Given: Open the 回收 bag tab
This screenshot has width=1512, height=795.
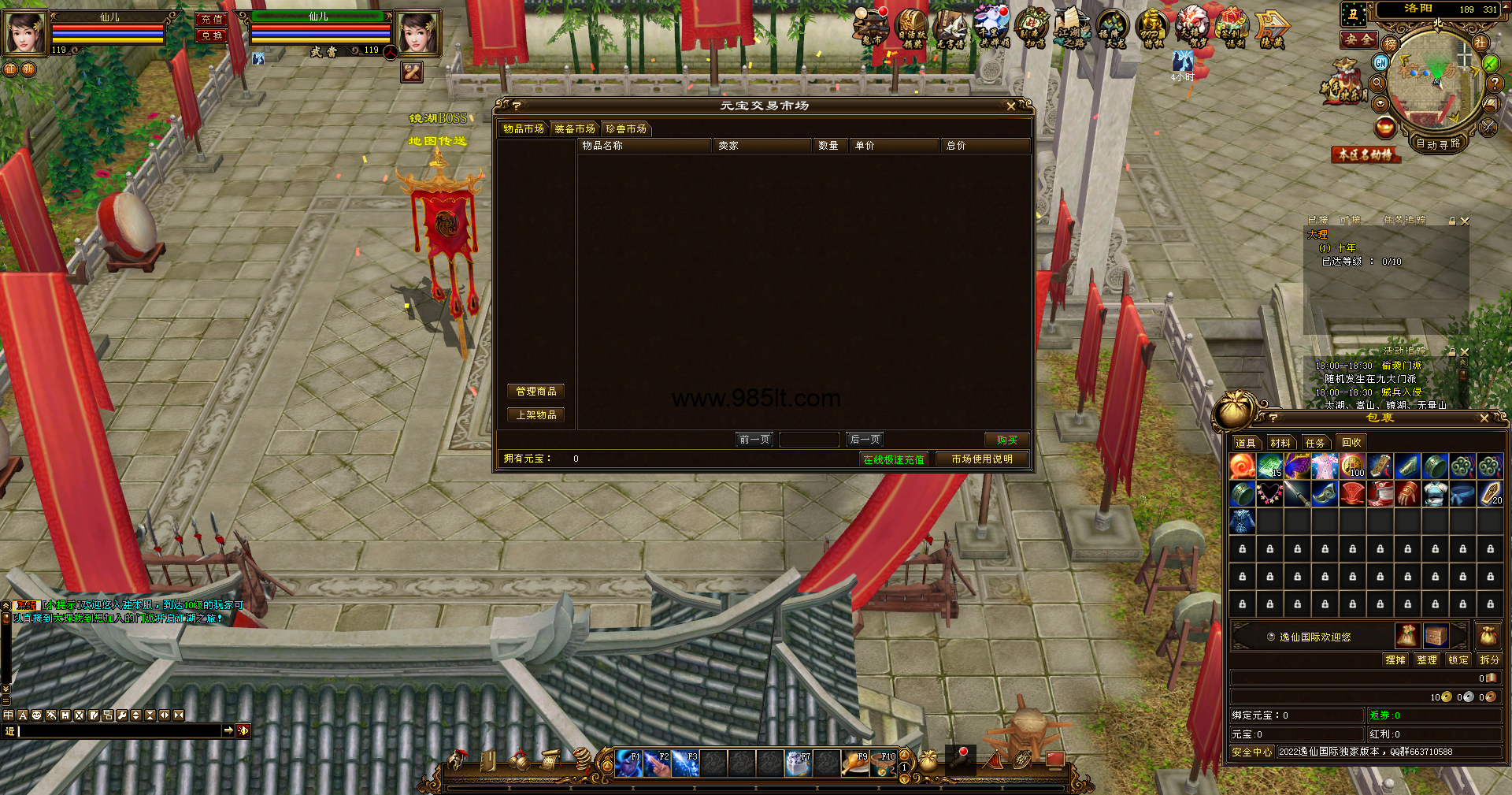Looking at the screenshot, I should 1351,443.
